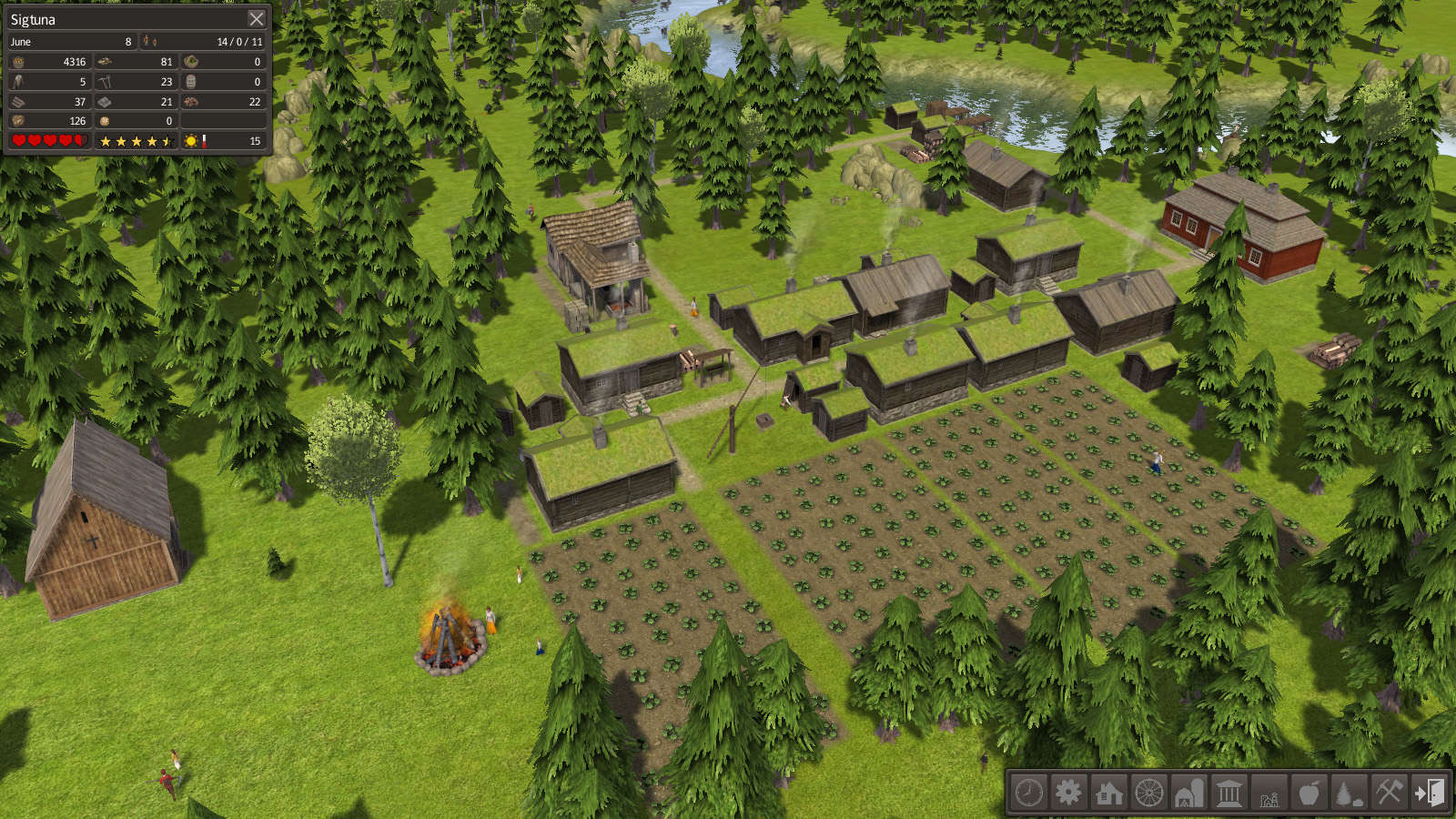1456x819 pixels.
Task: Click the exit door menu button
Action: tap(1429, 793)
